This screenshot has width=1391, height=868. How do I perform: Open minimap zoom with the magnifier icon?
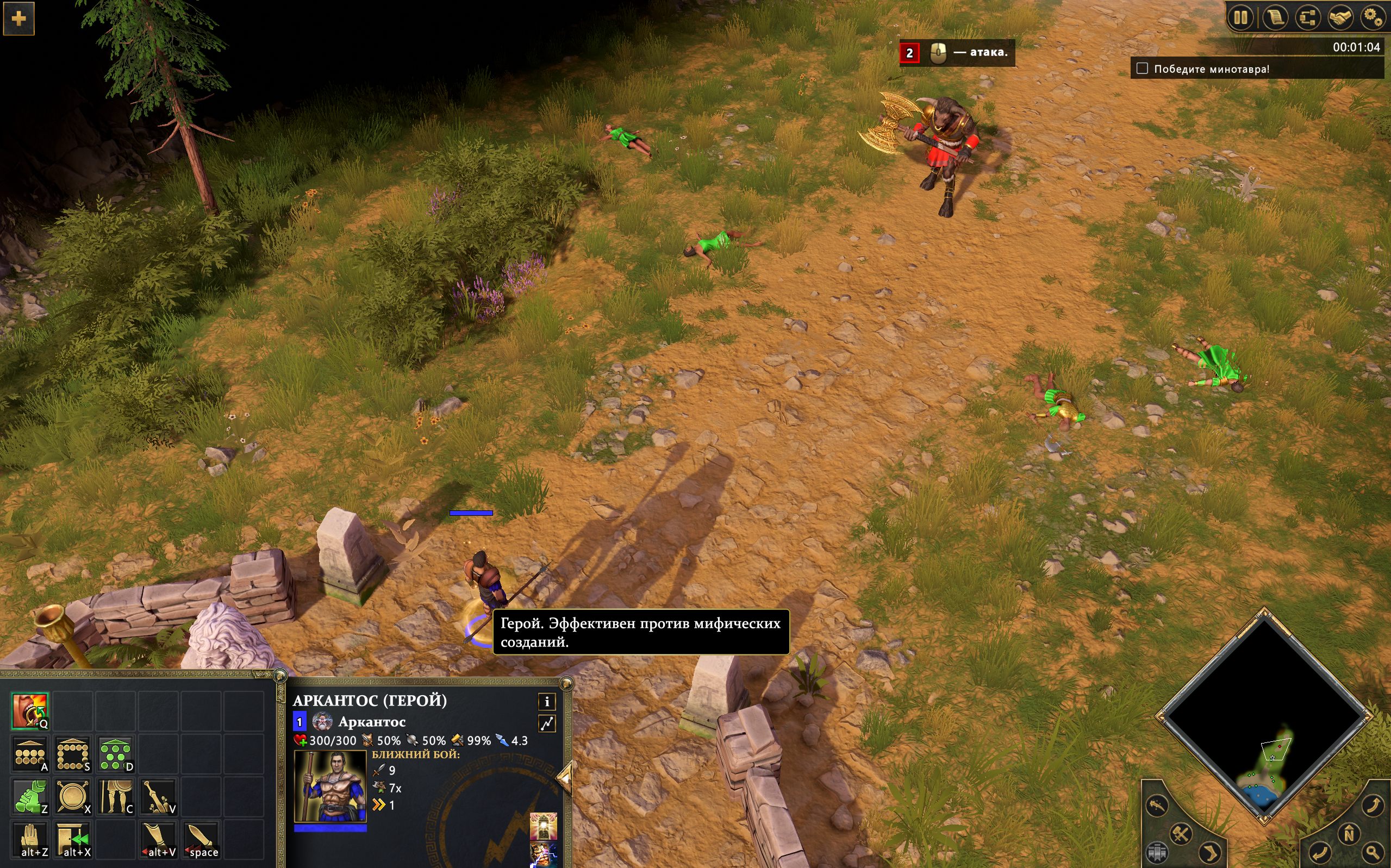click(x=1371, y=853)
